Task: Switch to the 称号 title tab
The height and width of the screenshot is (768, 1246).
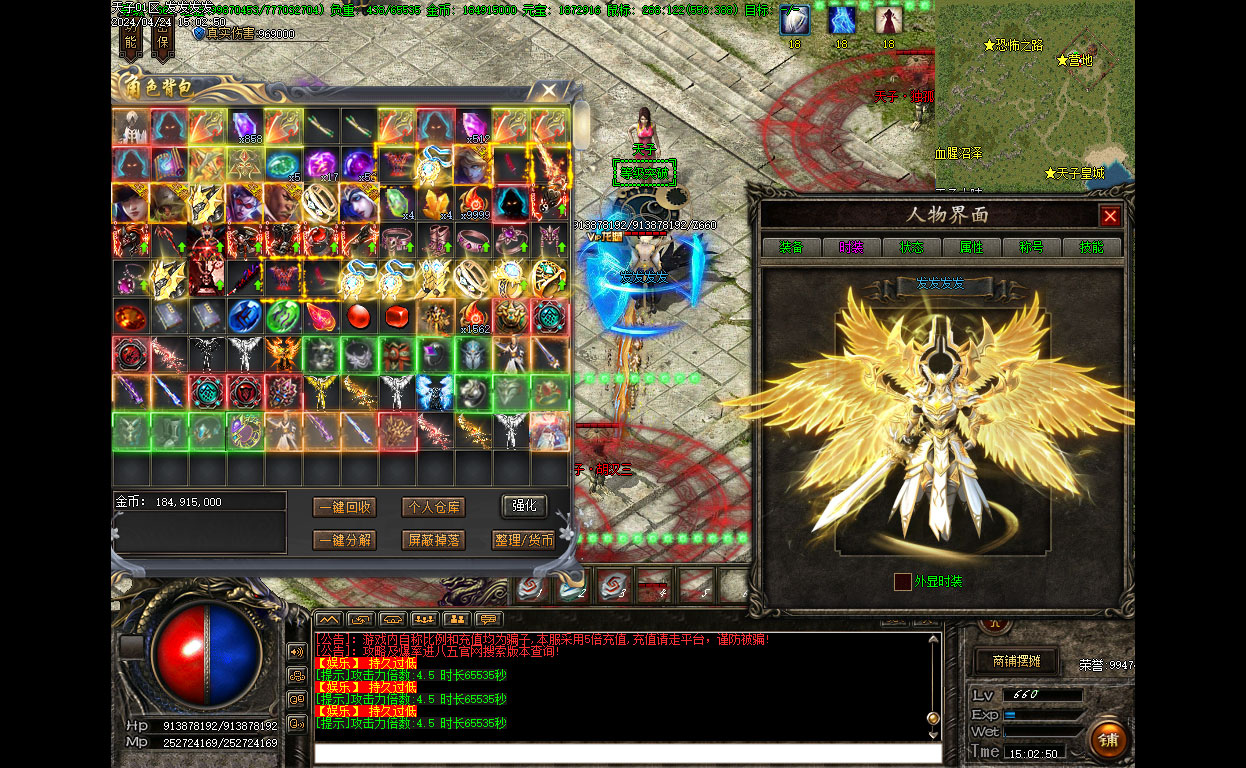Action: [x=1031, y=247]
